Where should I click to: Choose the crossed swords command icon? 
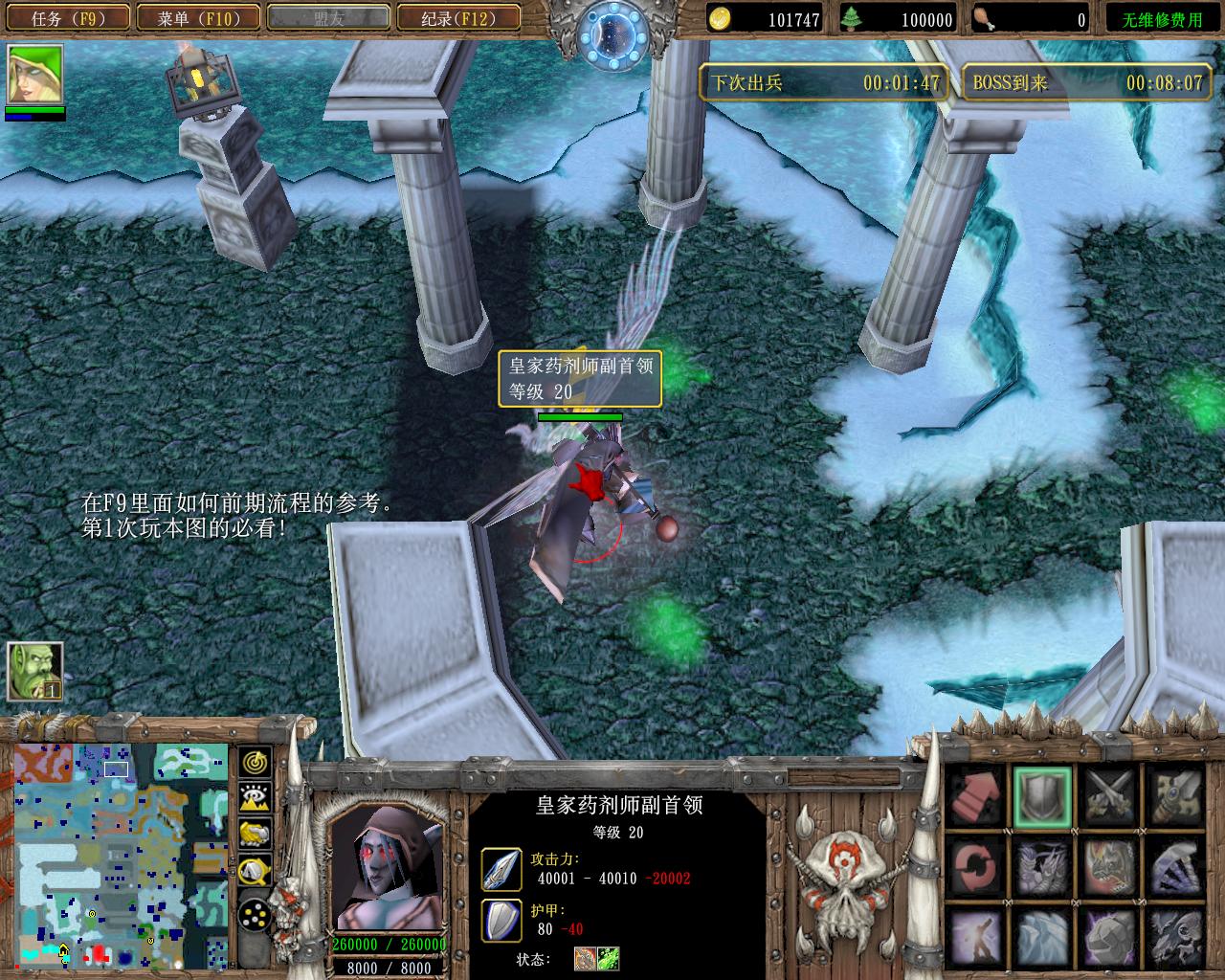point(1110,796)
